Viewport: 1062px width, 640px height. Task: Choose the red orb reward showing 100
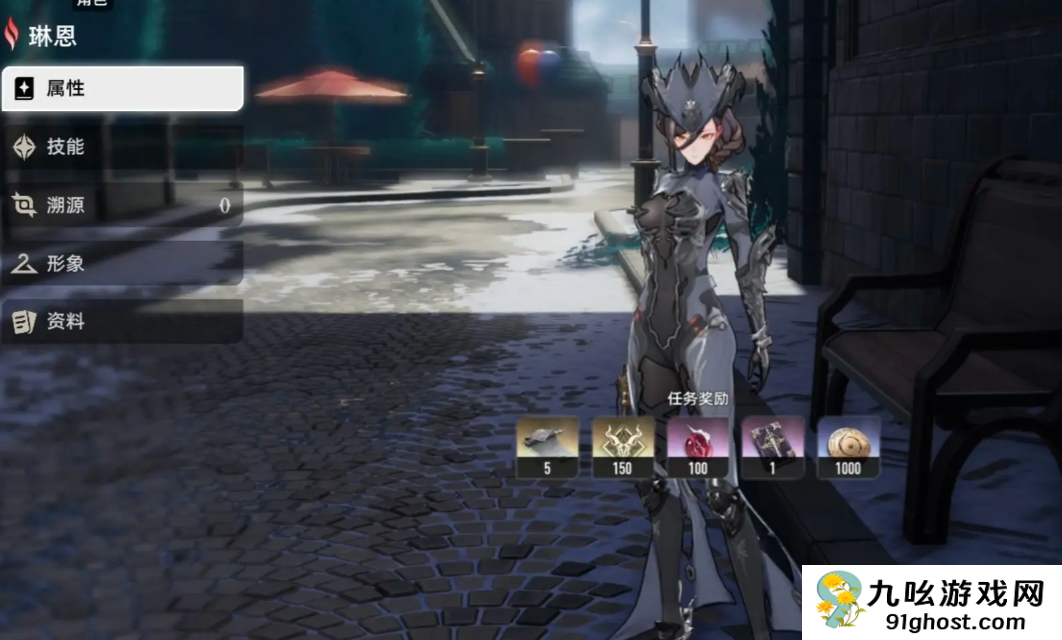point(698,446)
